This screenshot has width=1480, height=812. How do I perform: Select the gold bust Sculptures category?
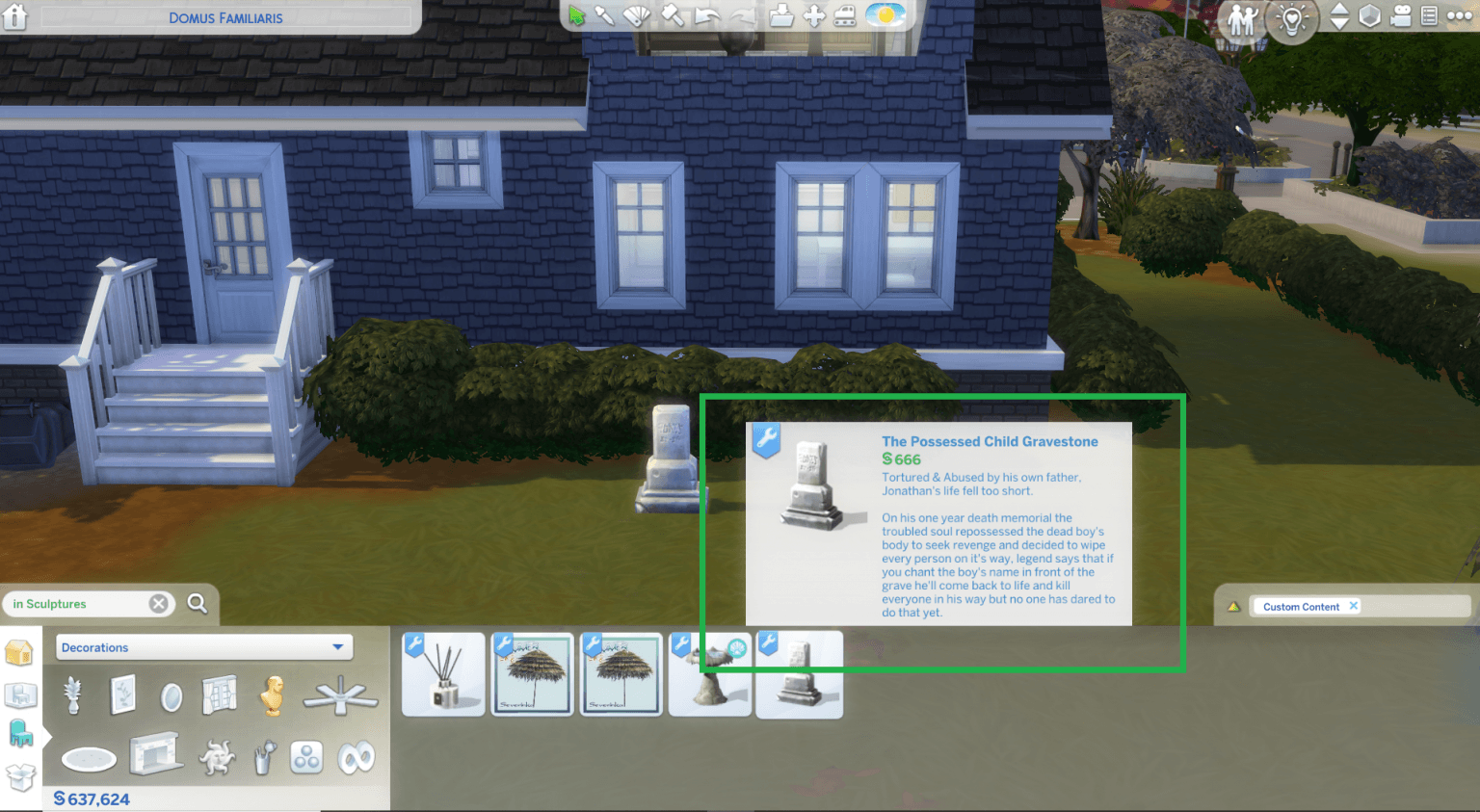coord(273,695)
